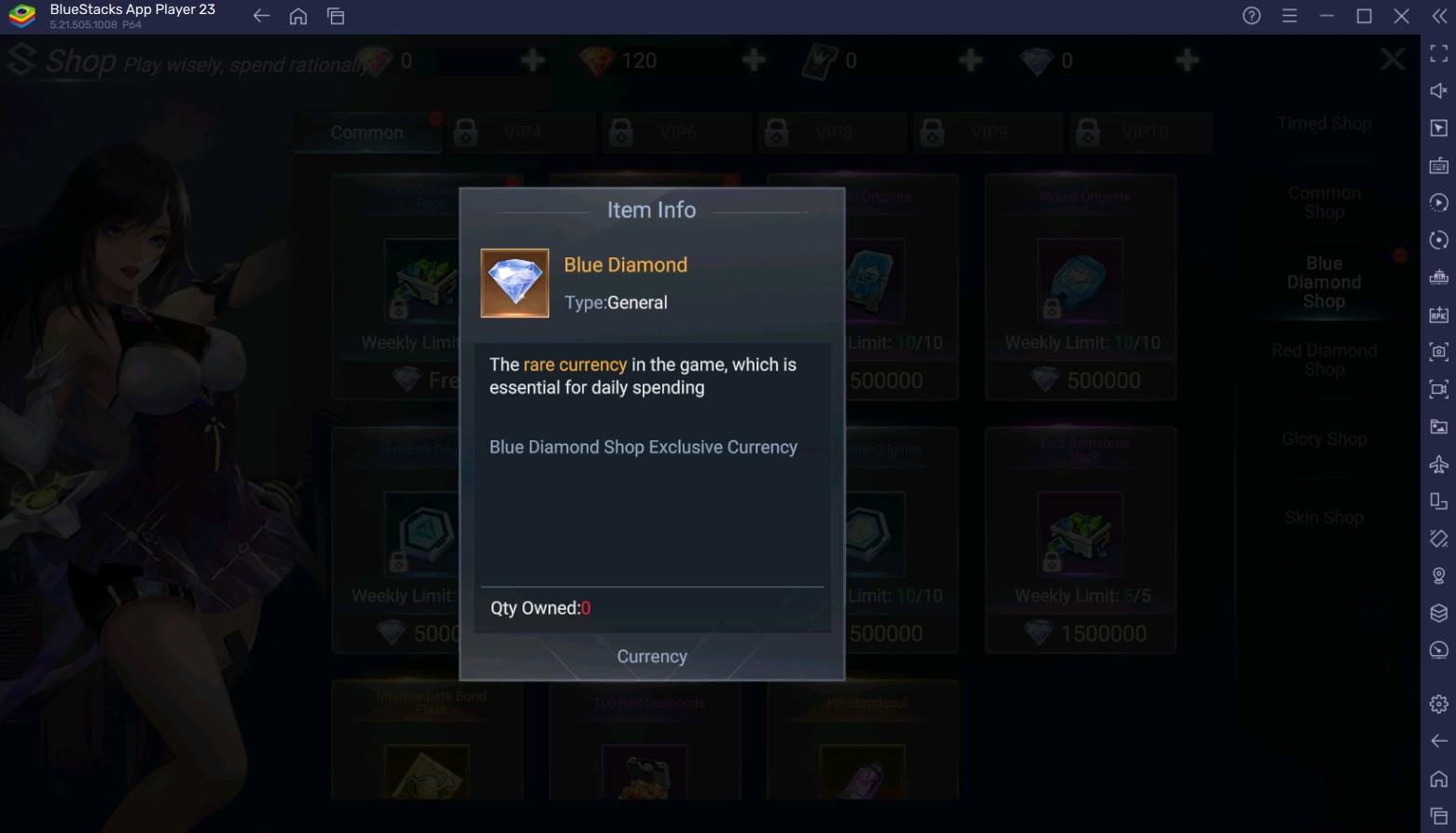Viewport: 1456px width, 833px height.
Task: Add more red diamonds showing 120
Action: [754, 61]
